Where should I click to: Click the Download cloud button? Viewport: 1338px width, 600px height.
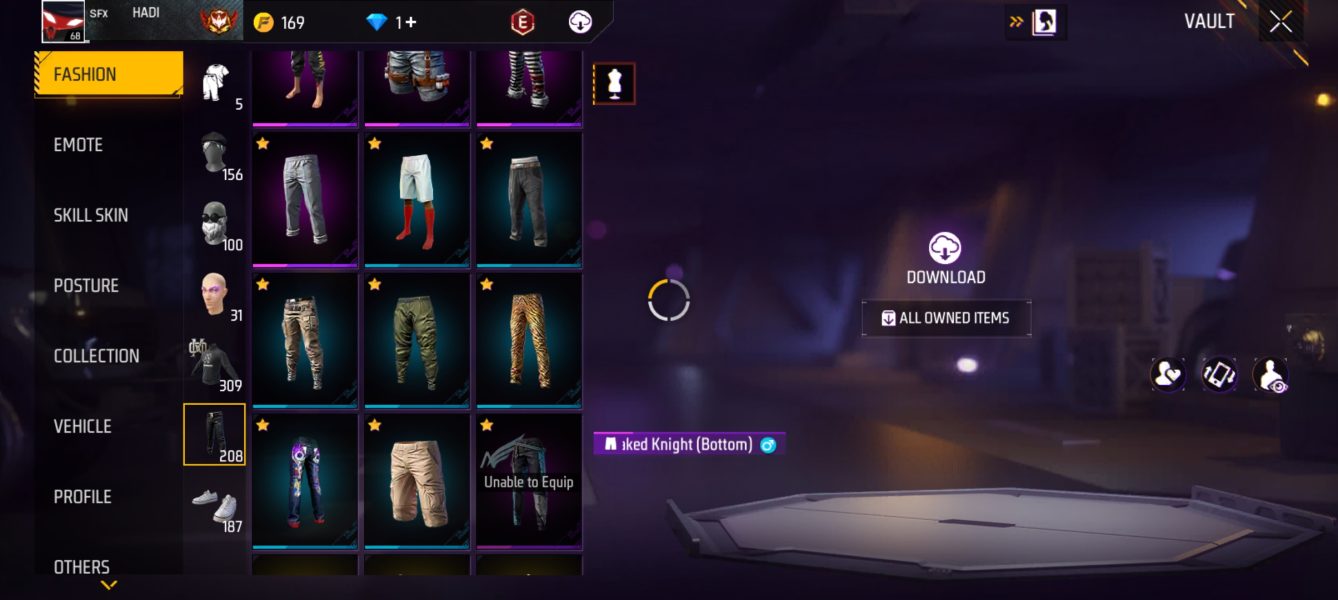click(x=945, y=258)
